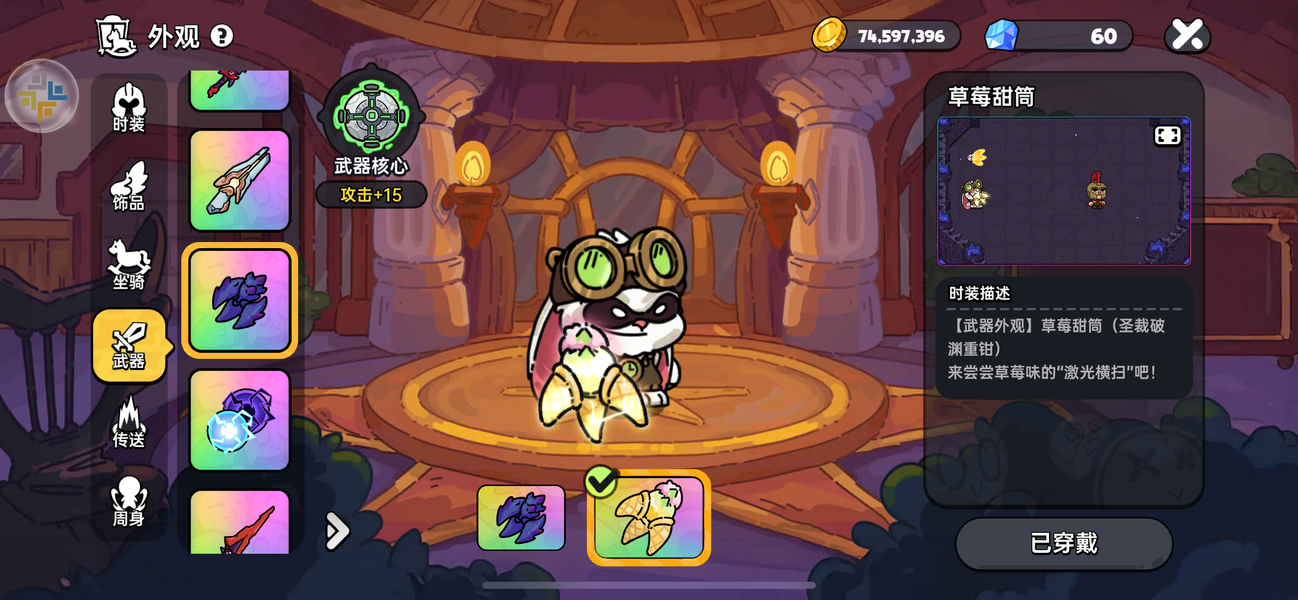Choose the blue claw skin variant below character

(x=521, y=518)
